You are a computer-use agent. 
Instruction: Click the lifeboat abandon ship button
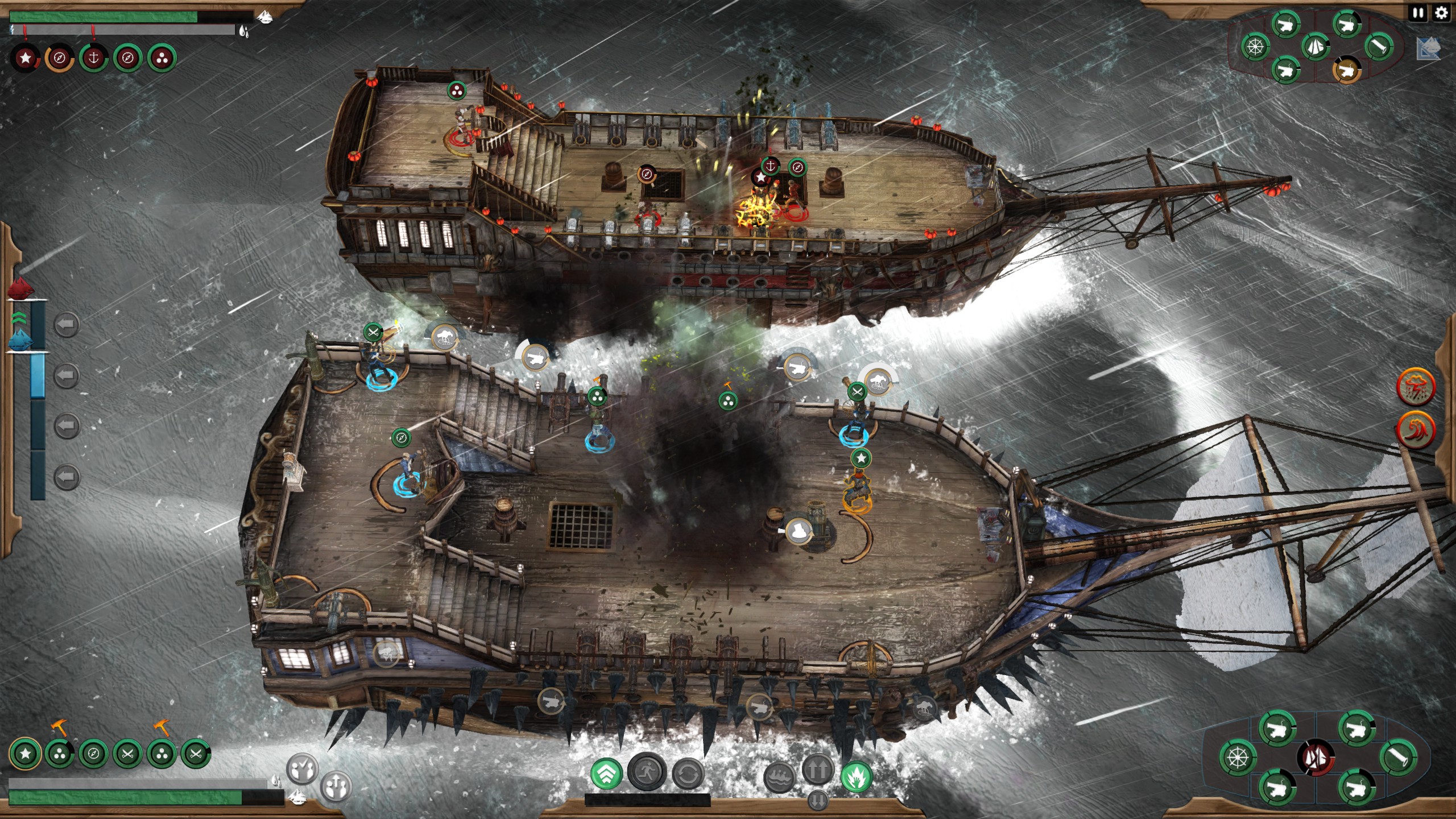tap(779, 777)
